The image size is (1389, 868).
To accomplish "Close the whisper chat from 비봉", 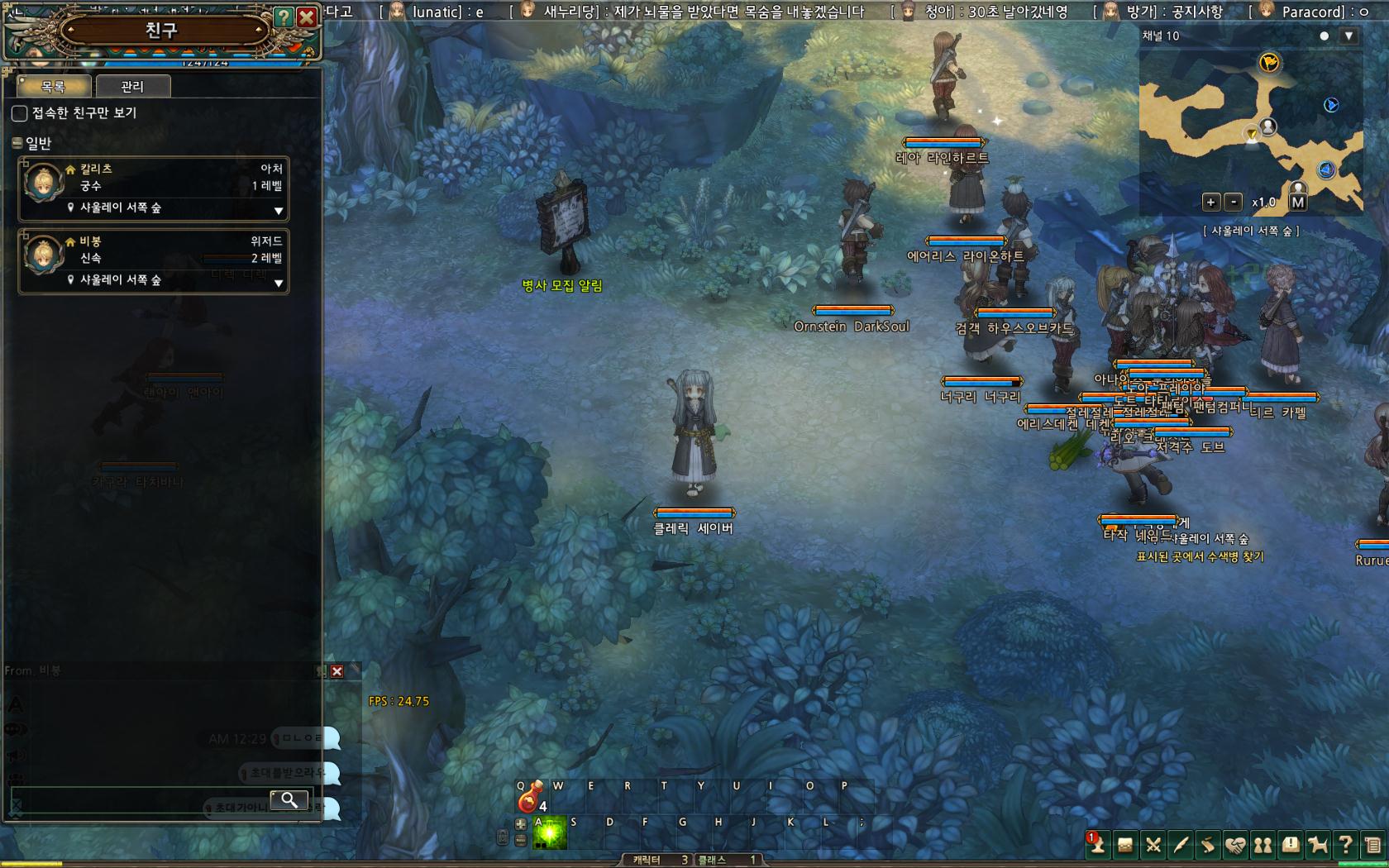I will [x=337, y=671].
